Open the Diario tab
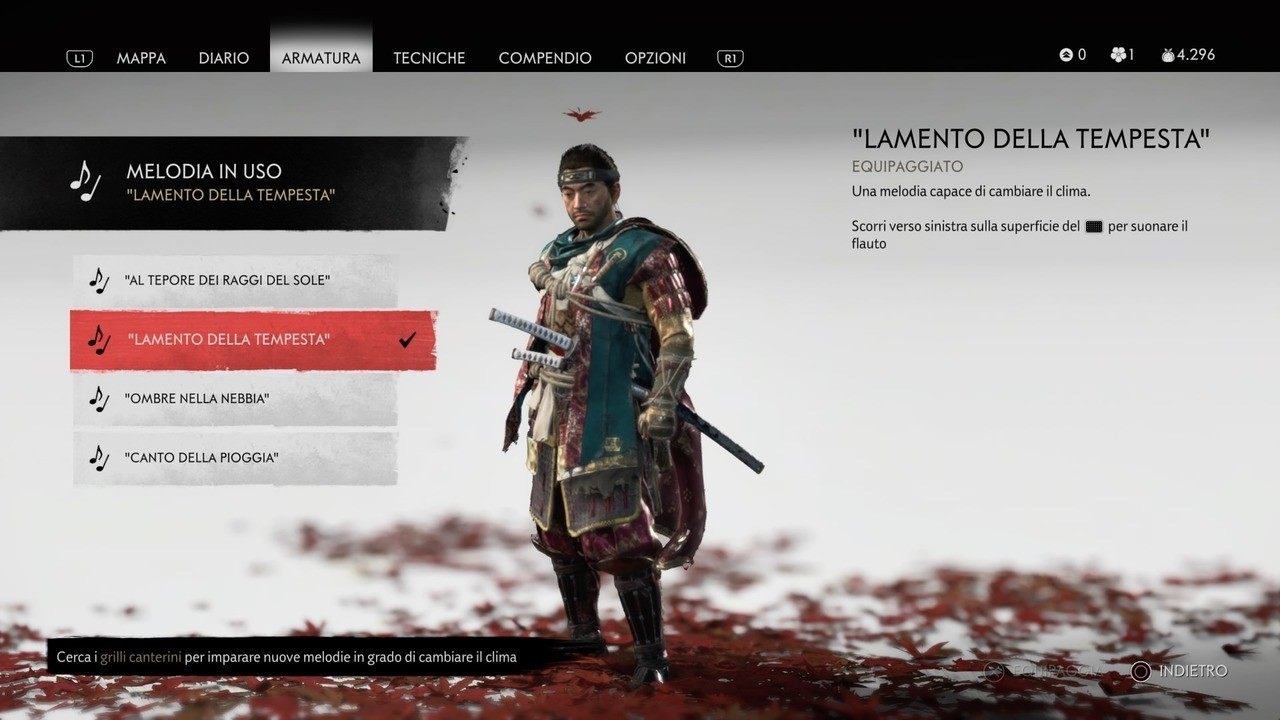Image resolution: width=1280 pixels, height=720 pixels. click(224, 58)
